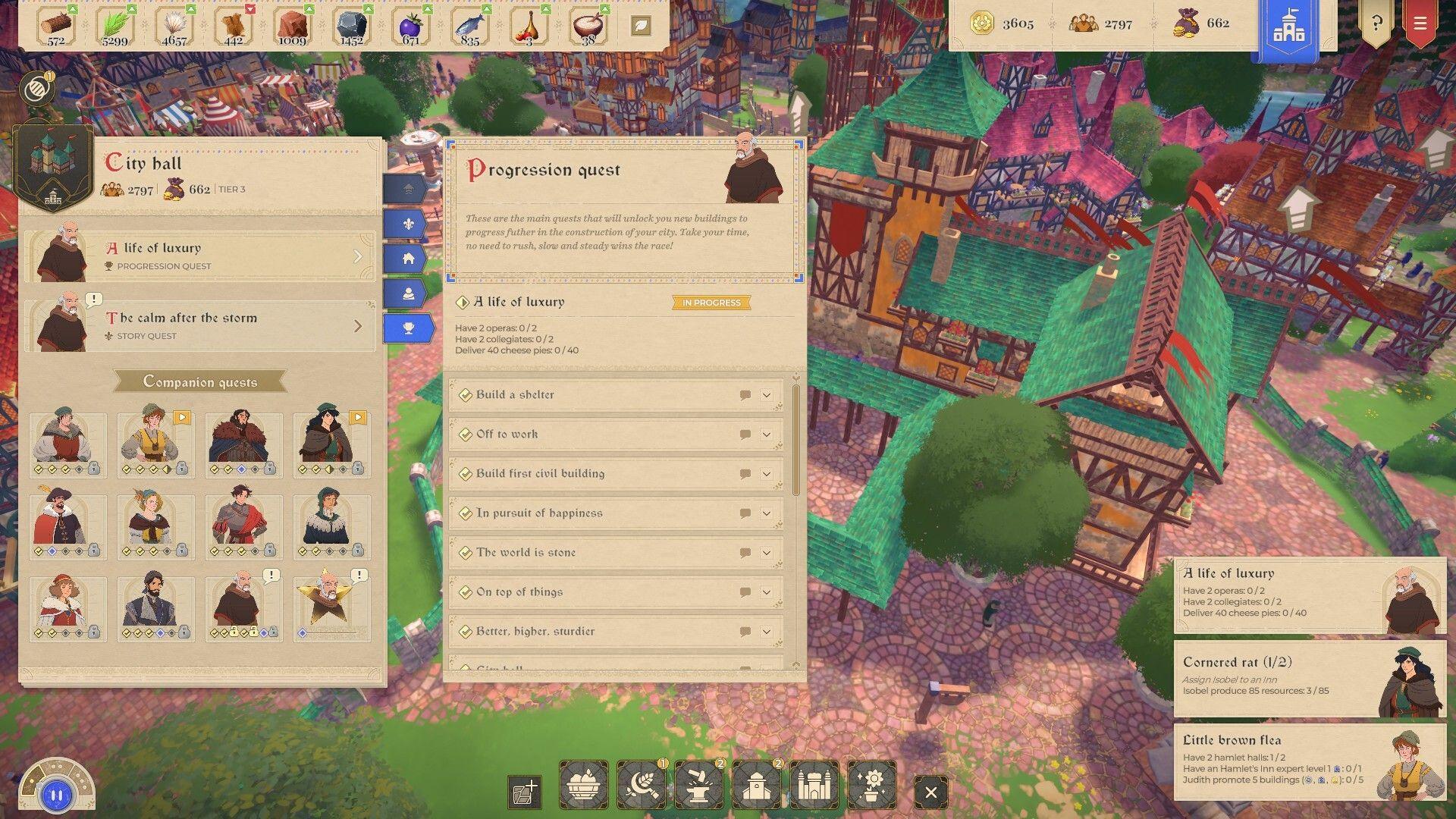Screen dimensions: 1456x819
Task: Expand the In pursuit of happiness quest
Action: [x=766, y=513]
